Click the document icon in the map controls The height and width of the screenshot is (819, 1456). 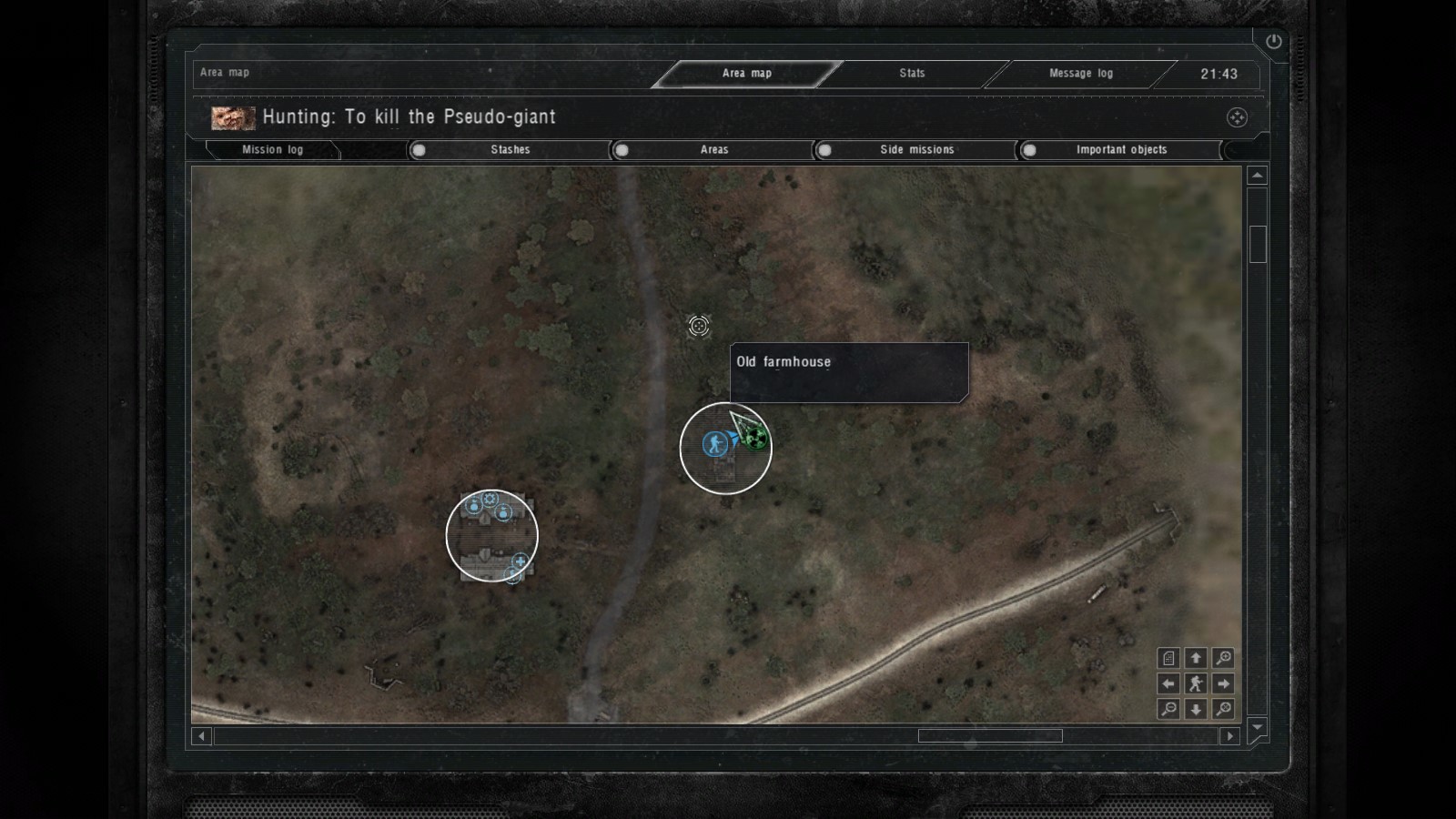(x=1168, y=658)
